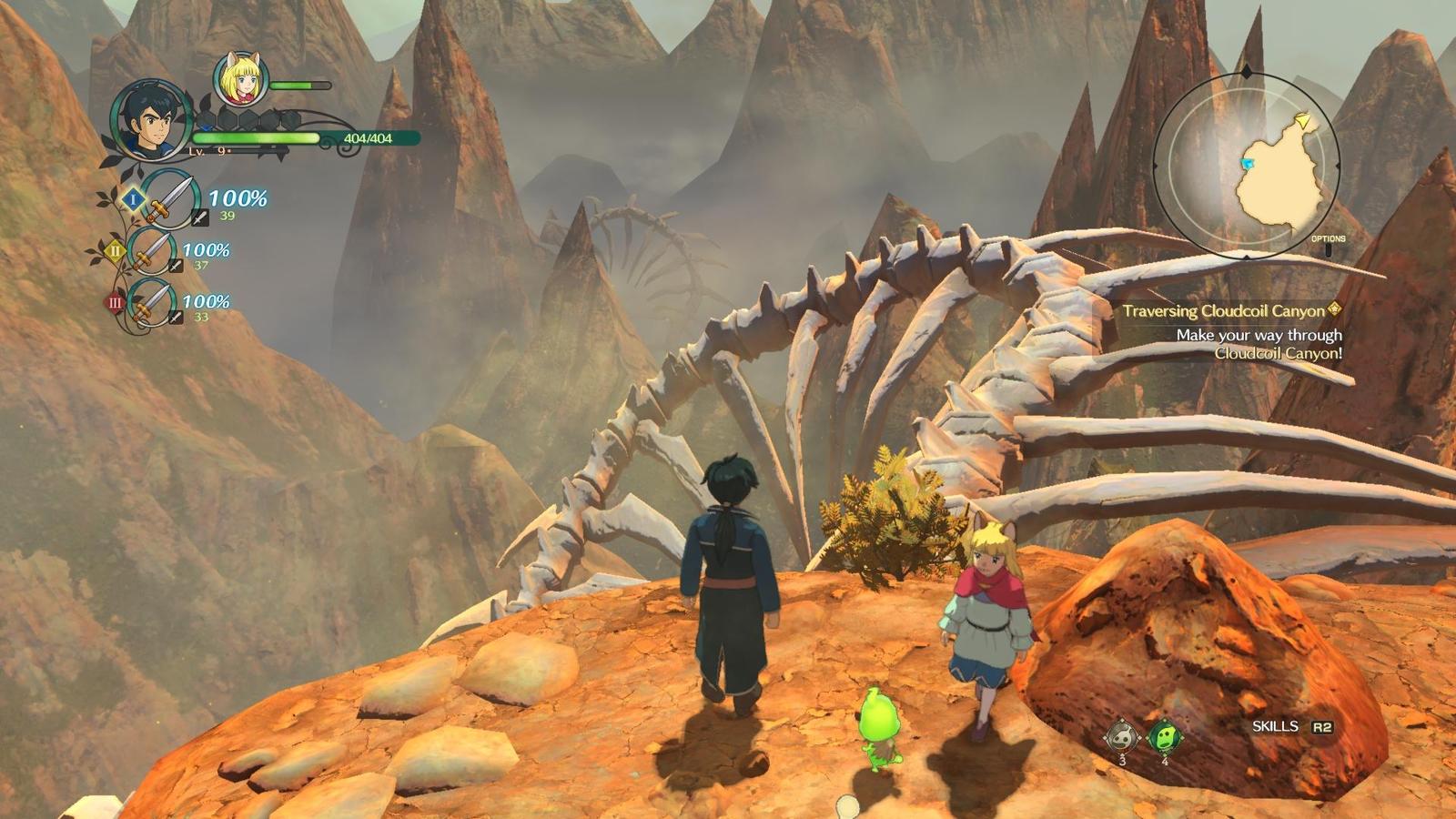The width and height of the screenshot is (1456, 819).
Task: Open the Skills label
Action: click(1275, 726)
